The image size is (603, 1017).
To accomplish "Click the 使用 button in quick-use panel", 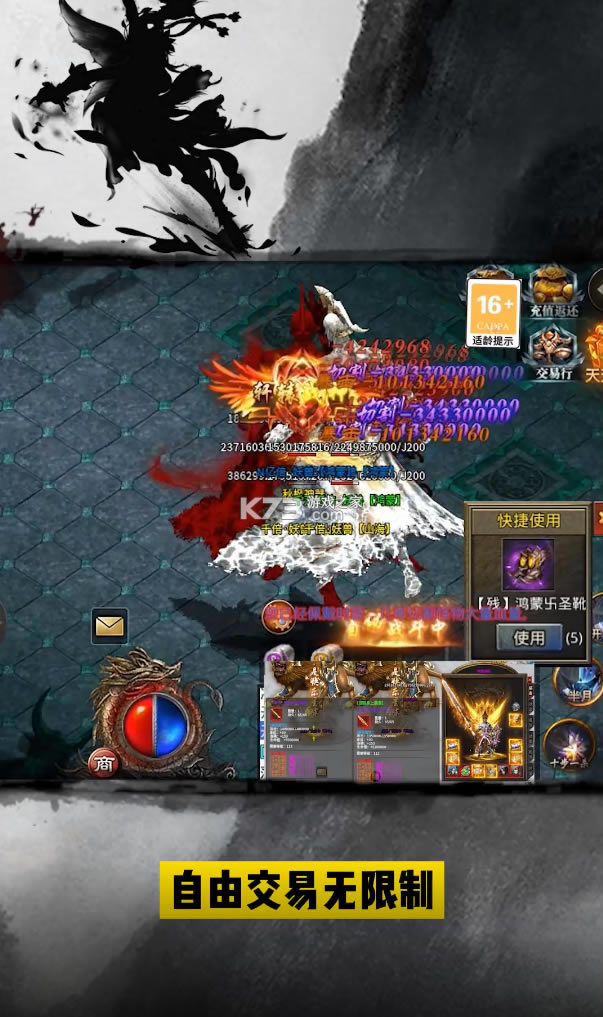I will (x=529, y=637).
